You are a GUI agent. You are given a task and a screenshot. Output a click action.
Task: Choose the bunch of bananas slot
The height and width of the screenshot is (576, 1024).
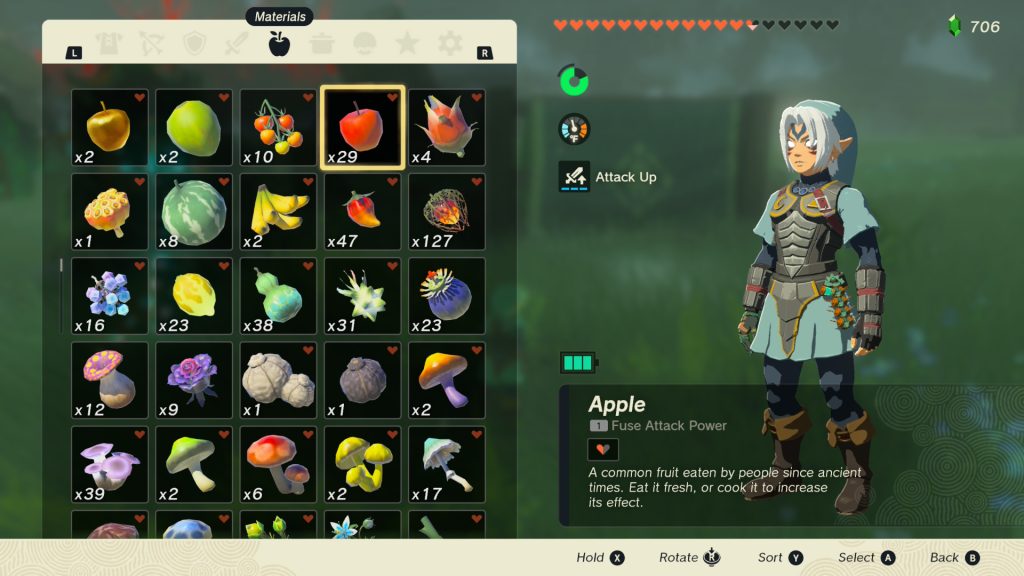tap(278, 211)
